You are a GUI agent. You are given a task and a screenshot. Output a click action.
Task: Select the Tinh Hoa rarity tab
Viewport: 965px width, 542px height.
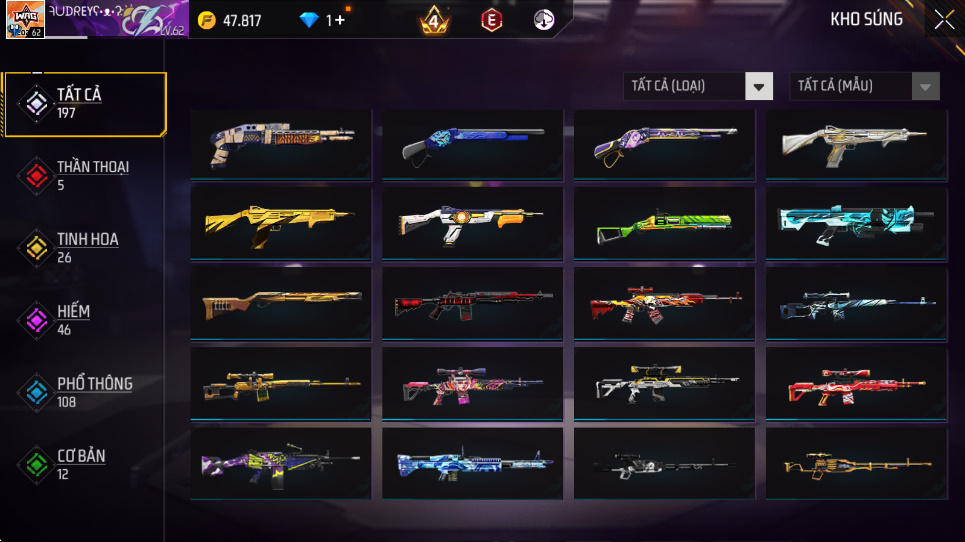[x=85, y=247]
